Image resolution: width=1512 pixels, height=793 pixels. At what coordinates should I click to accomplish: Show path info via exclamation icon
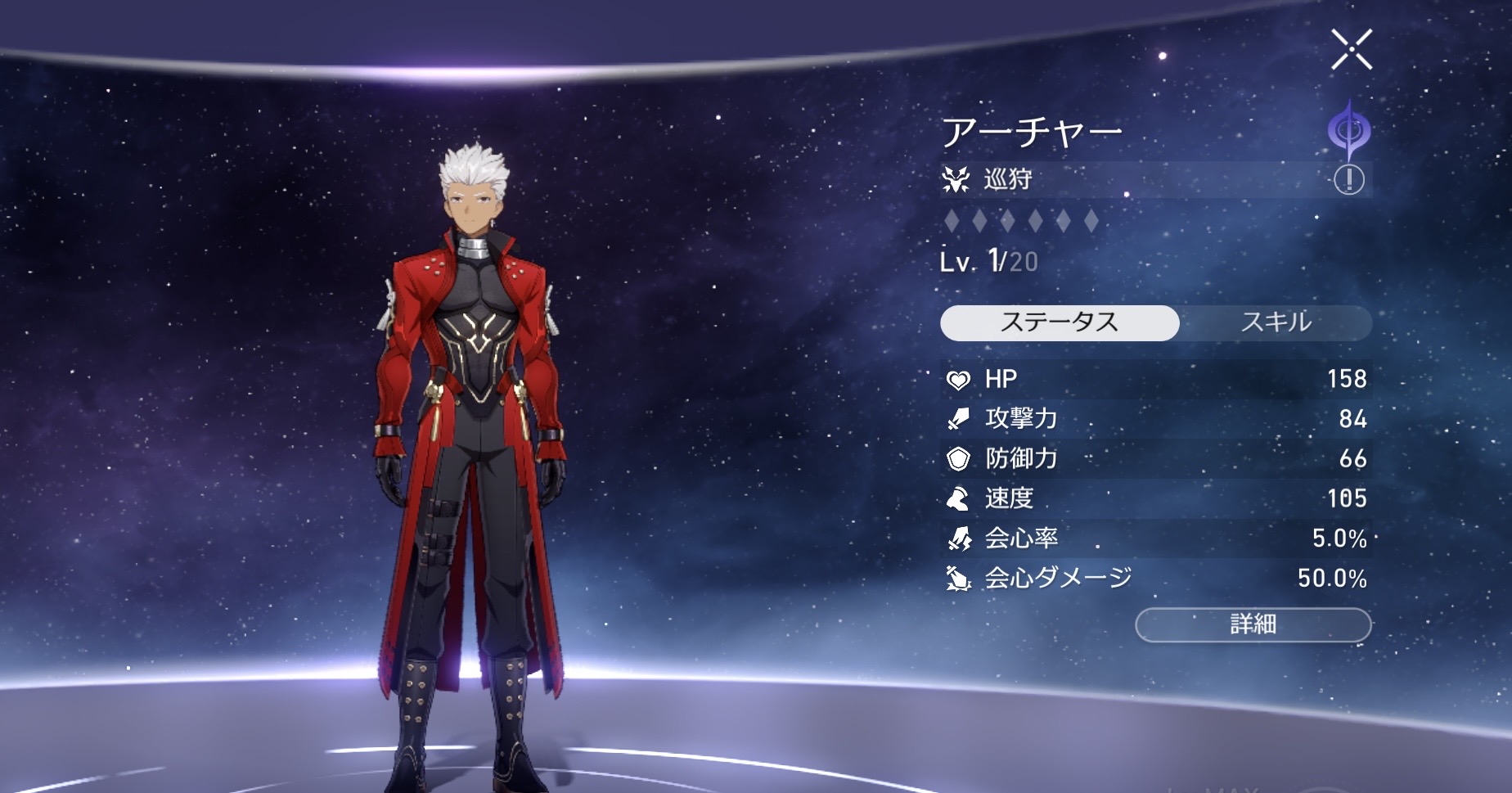click(1348, 178)
